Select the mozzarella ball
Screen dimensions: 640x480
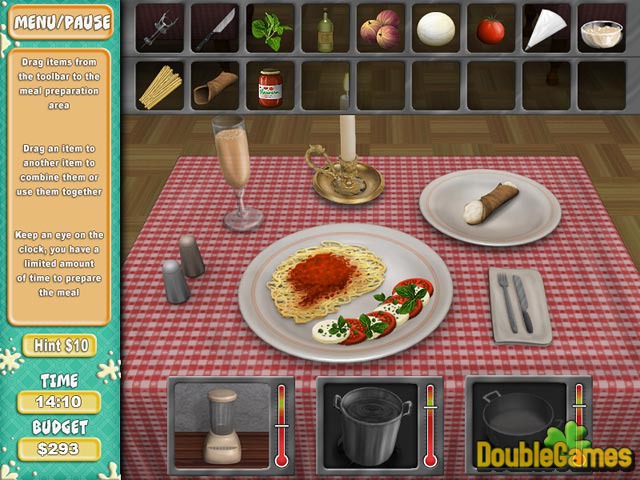pos(434,28)
